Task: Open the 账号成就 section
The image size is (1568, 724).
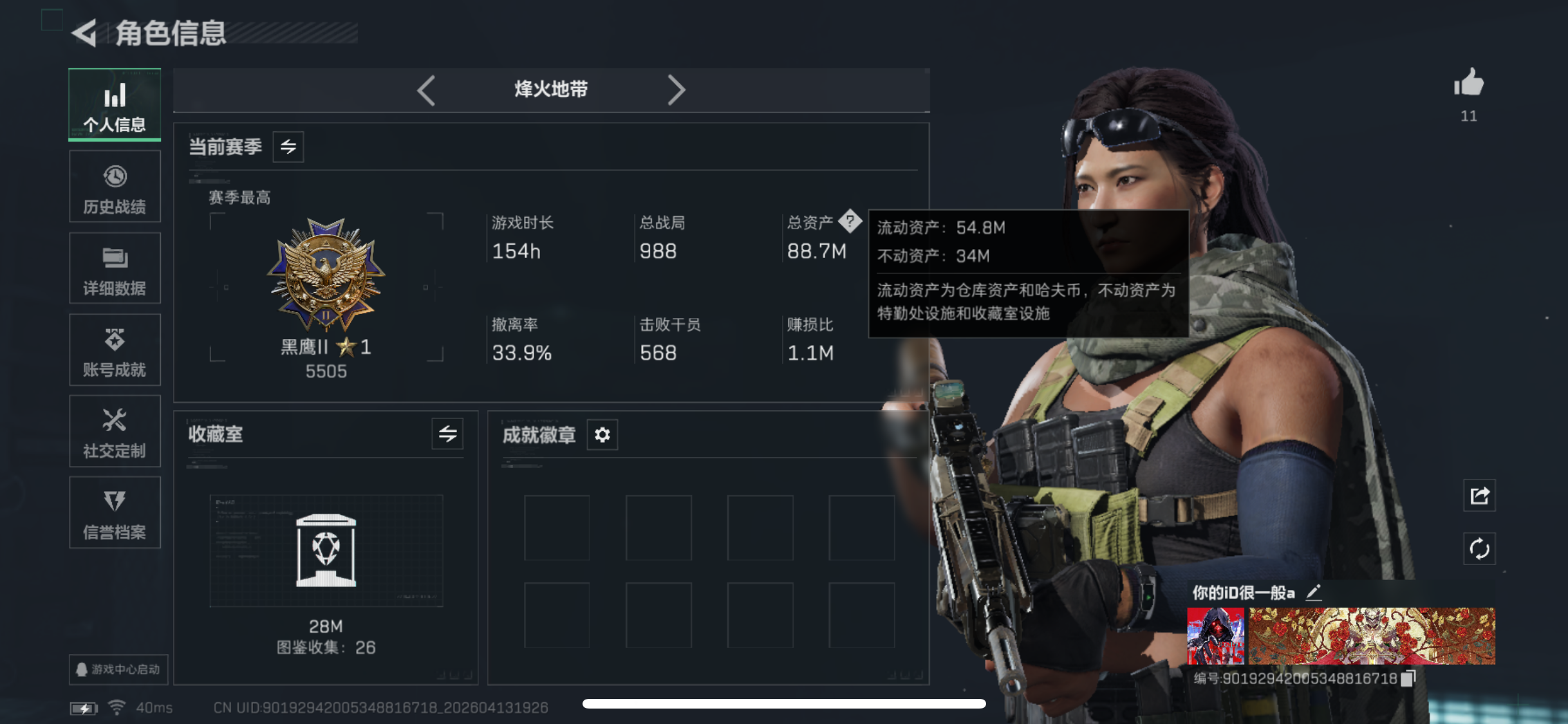Action: click(x=115, y=350)
